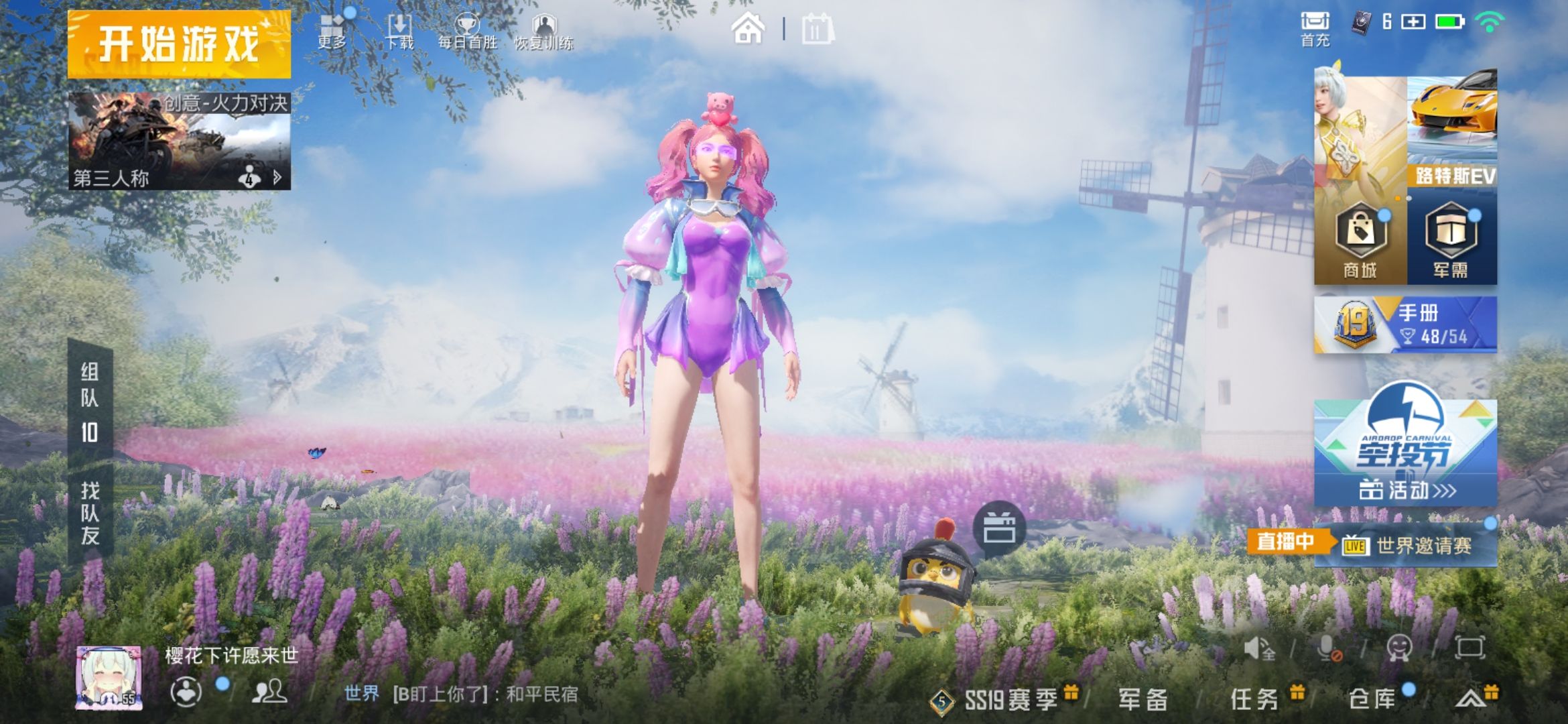Image resolution: width=1568 pixels, height=724 pixels.
Task: Open the 组队 team panel
Action: tap(90, 402)
